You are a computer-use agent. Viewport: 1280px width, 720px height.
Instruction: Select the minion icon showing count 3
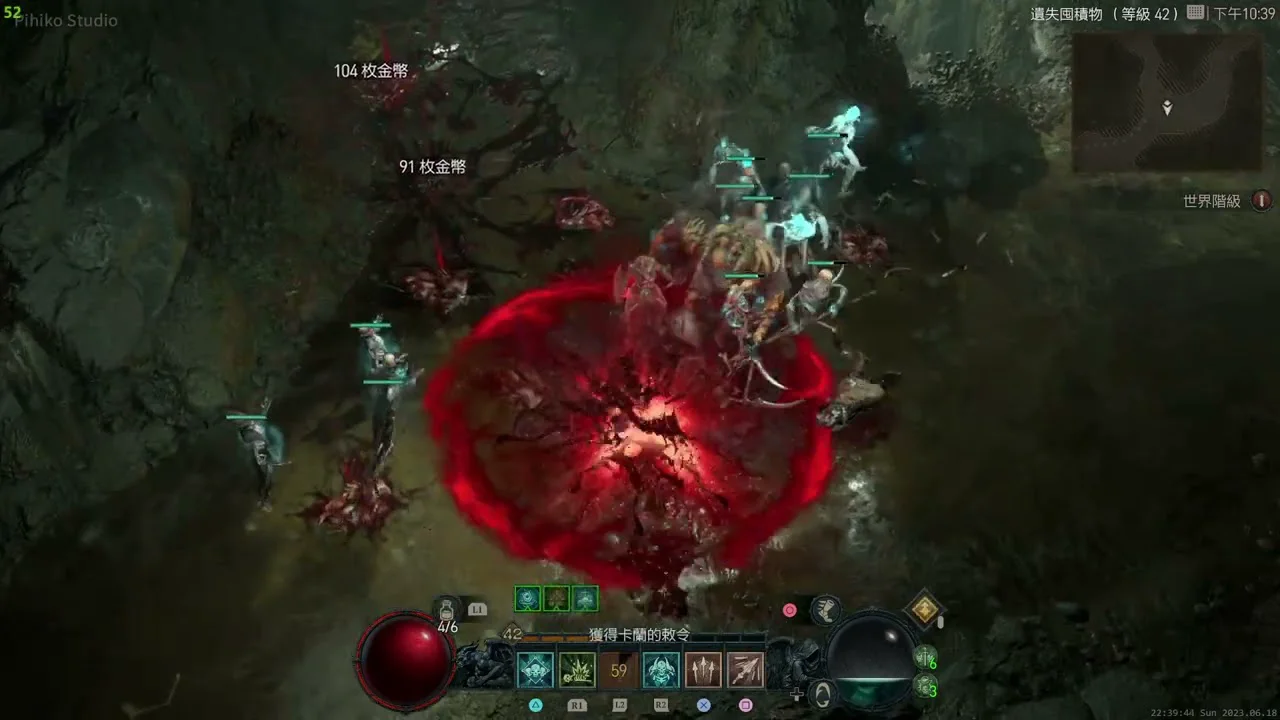[x=925, y=687]
